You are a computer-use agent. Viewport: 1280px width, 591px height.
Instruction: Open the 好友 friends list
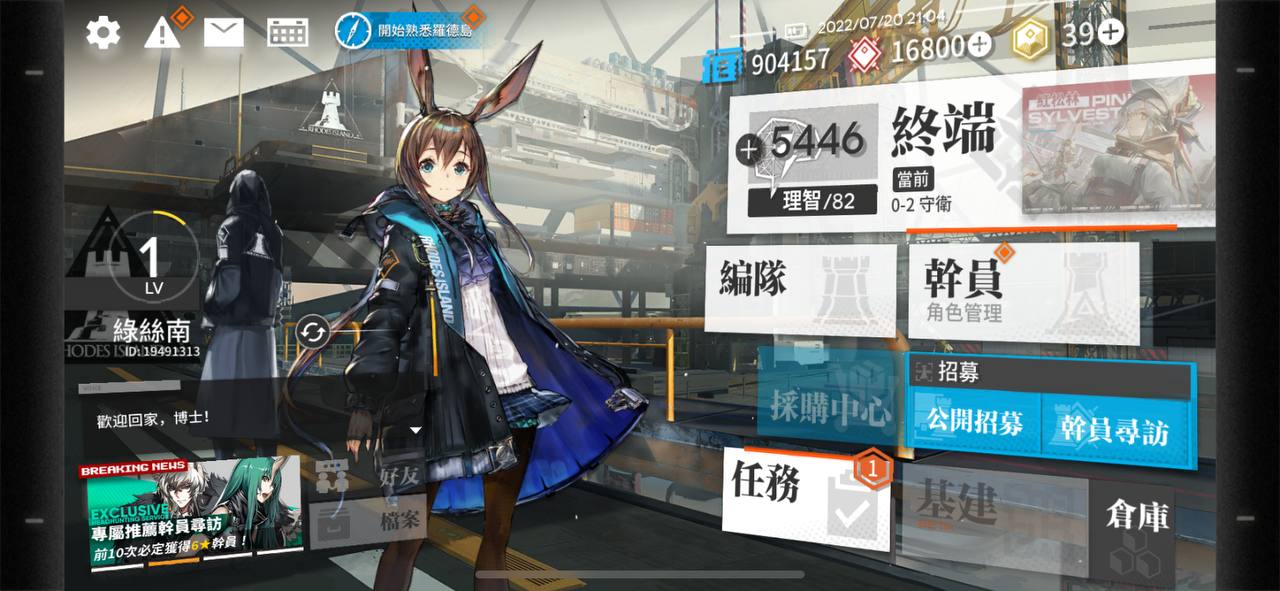pos(375,475)
